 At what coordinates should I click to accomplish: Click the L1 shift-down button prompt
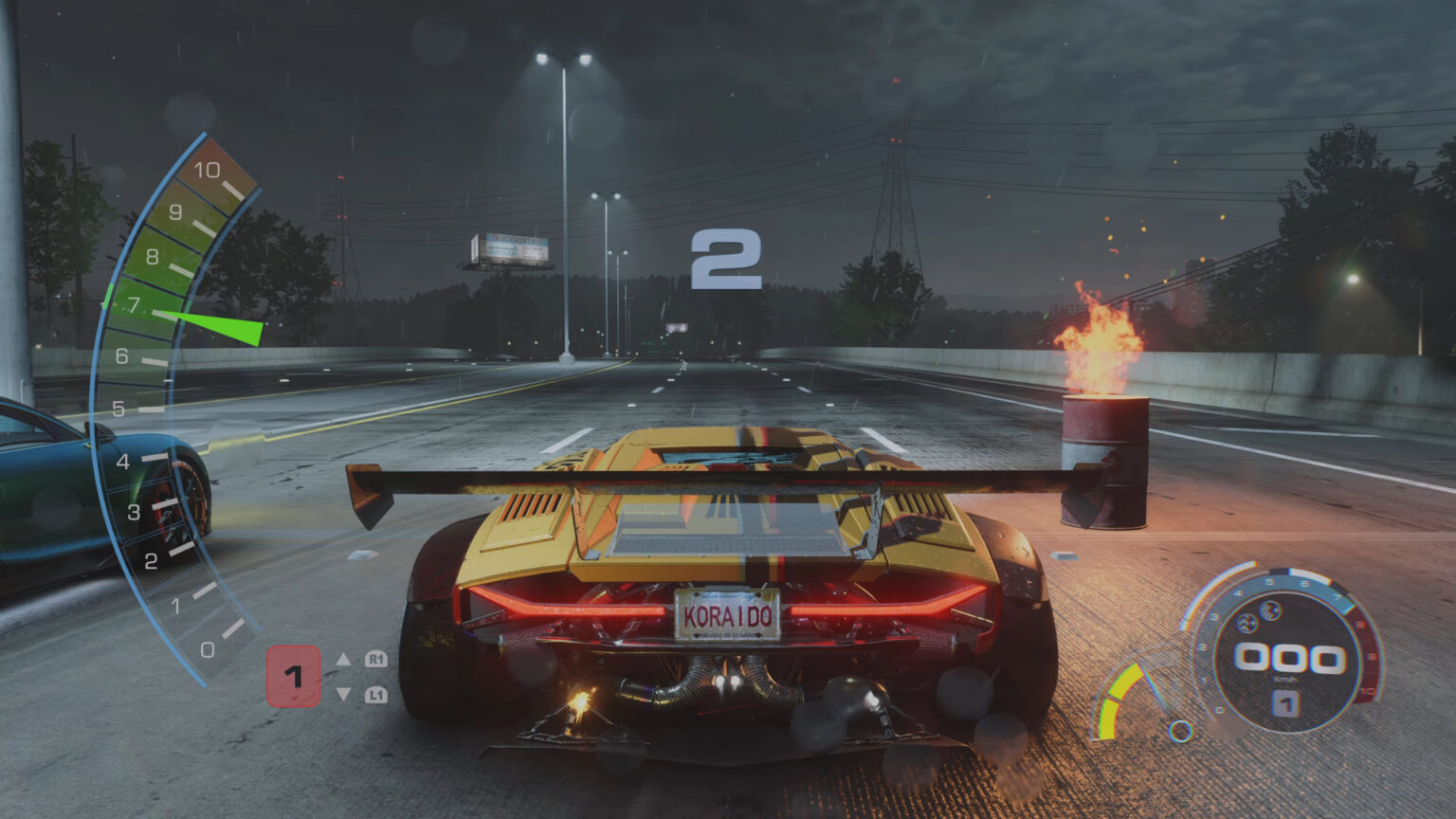point(375,694)
